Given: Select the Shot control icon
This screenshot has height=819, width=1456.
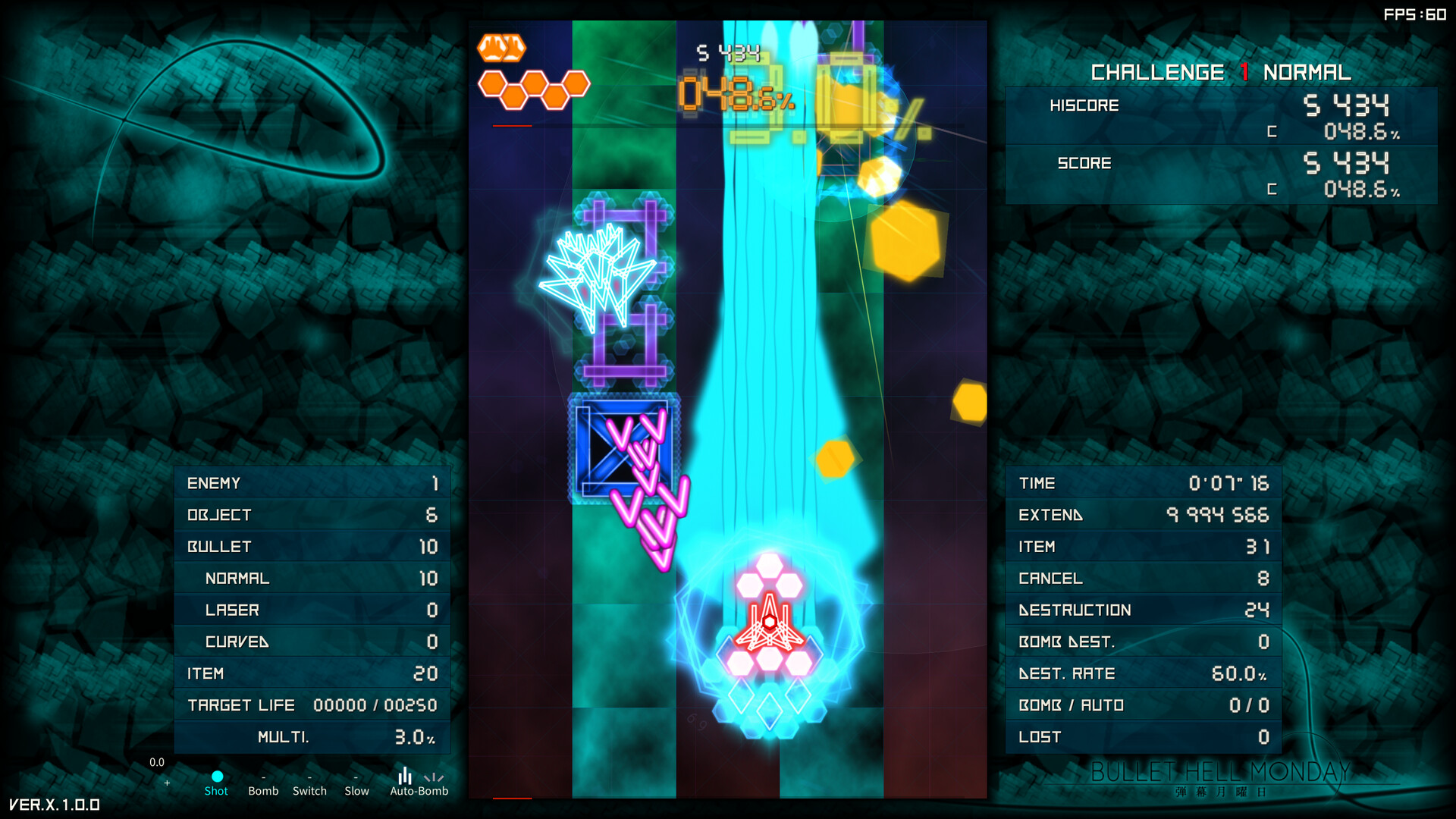Looking at the screenshot, I should [x=217, y=777].
